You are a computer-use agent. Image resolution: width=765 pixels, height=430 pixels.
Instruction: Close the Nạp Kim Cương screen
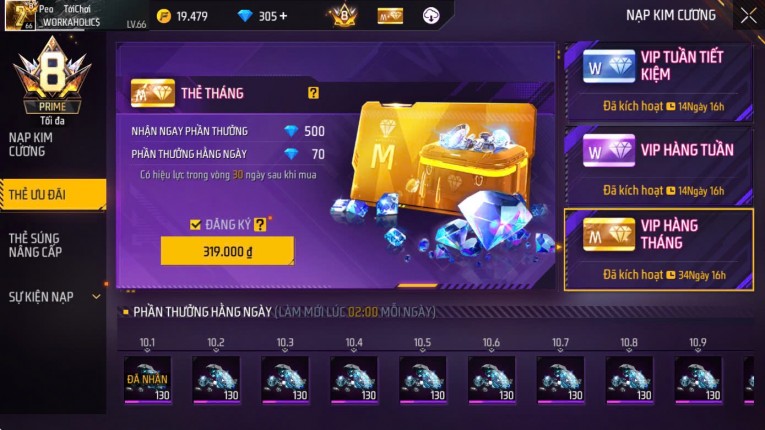[748, 15]
